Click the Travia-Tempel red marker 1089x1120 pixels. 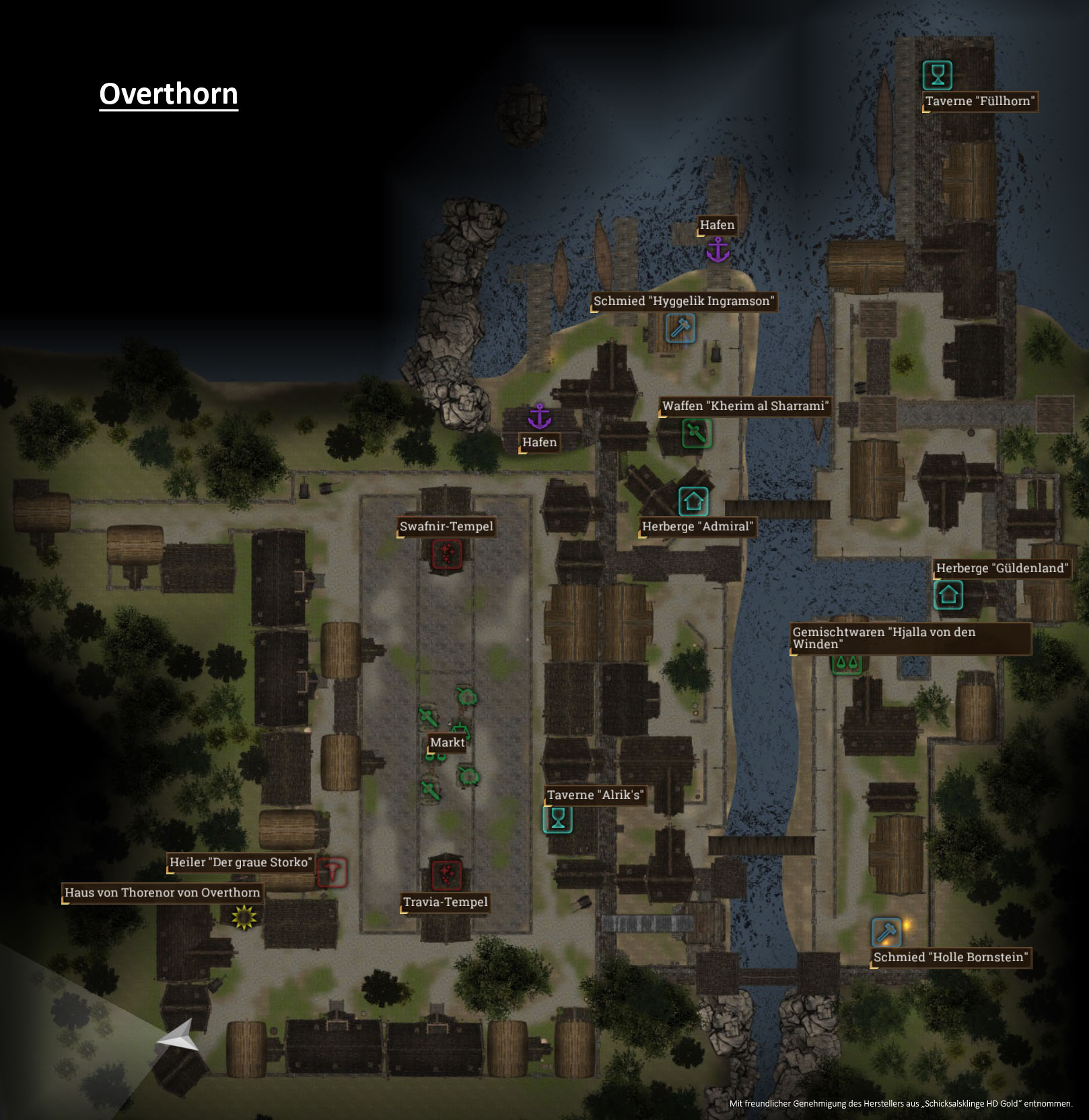[446, 874]
